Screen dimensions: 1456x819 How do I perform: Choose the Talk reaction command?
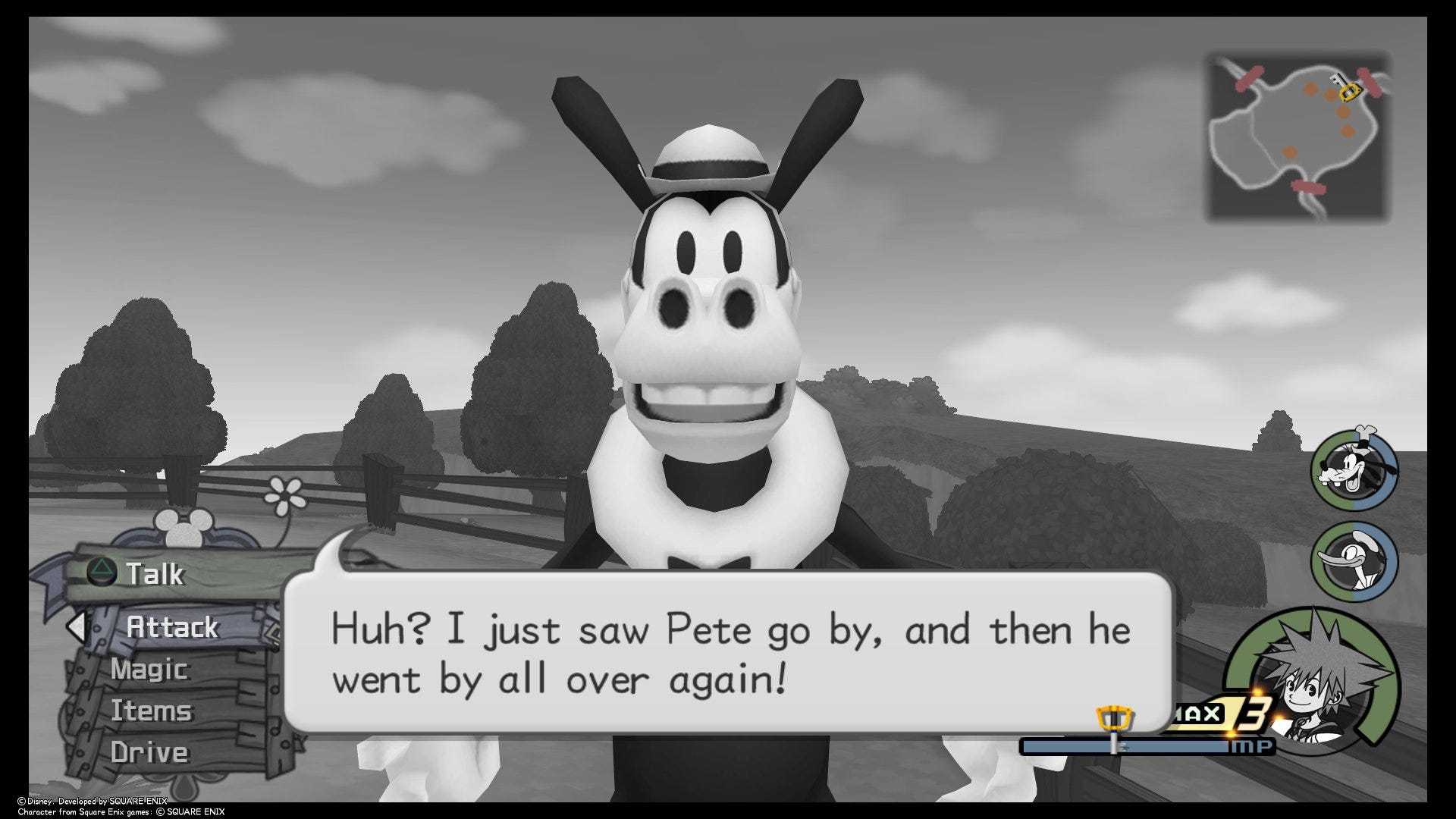click(x=155, y=574)
